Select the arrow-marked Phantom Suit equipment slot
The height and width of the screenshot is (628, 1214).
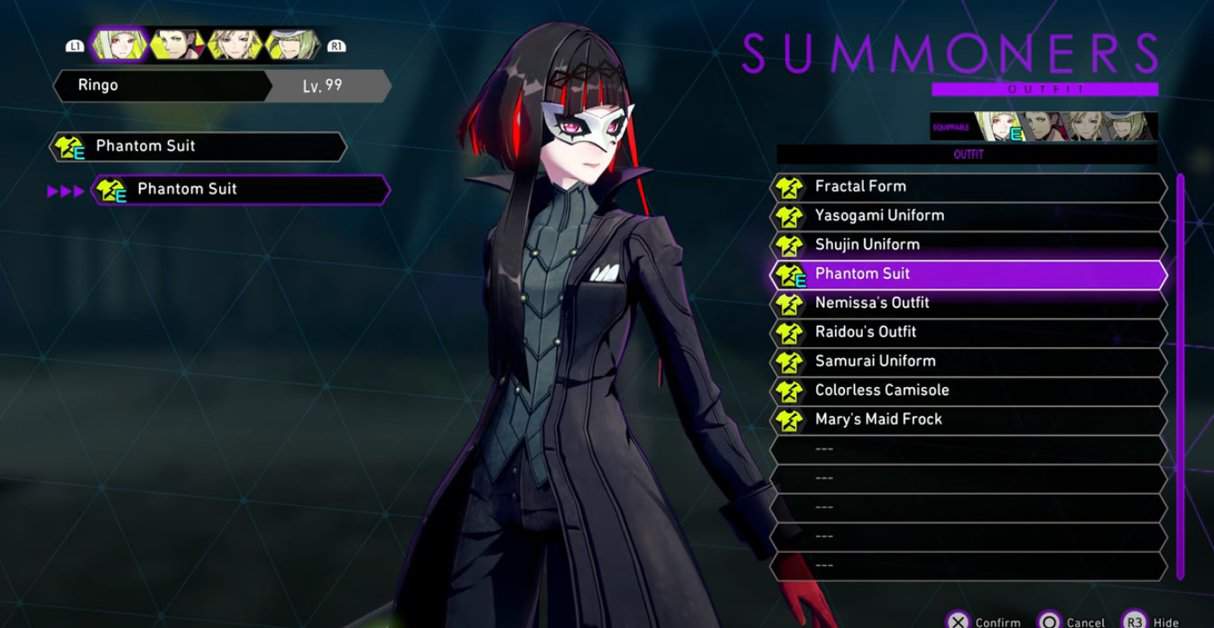[x=240, y=190]
